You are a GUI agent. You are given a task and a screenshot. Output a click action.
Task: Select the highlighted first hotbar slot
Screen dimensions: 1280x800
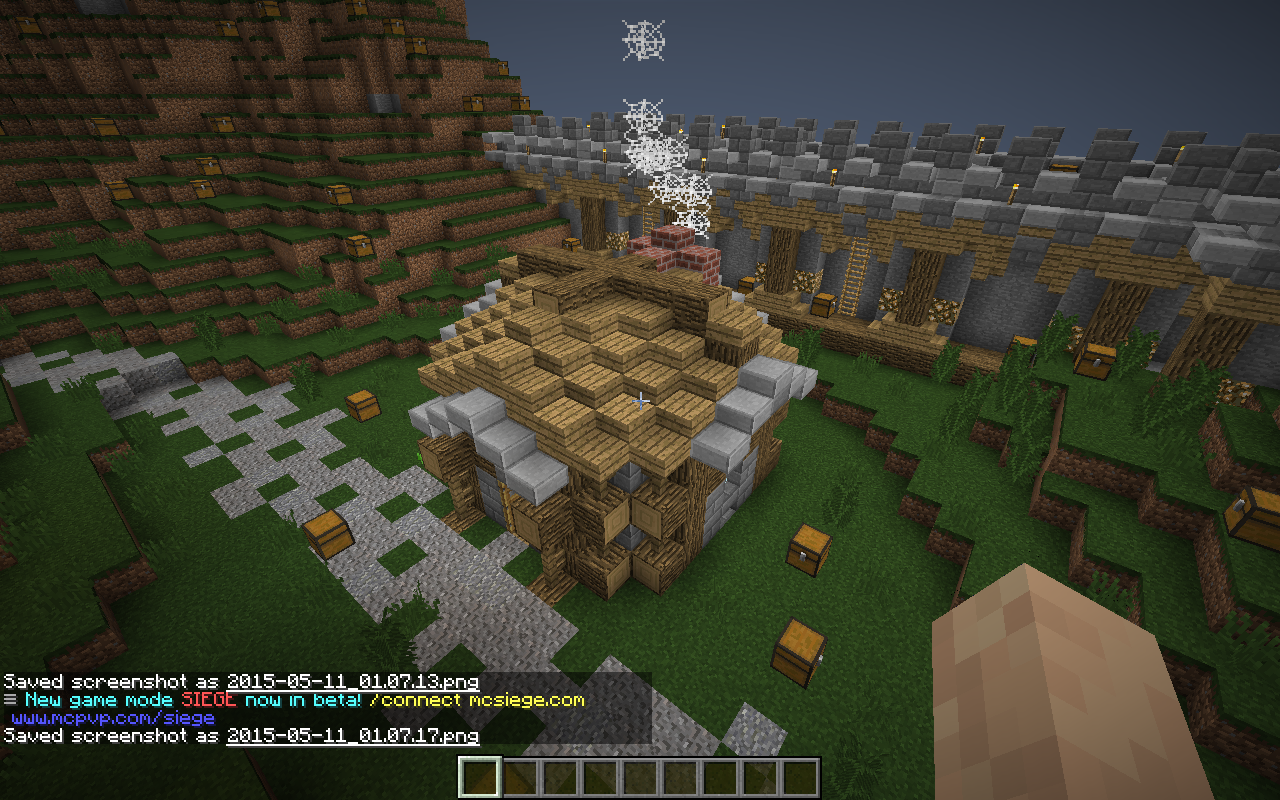[479, 778]
